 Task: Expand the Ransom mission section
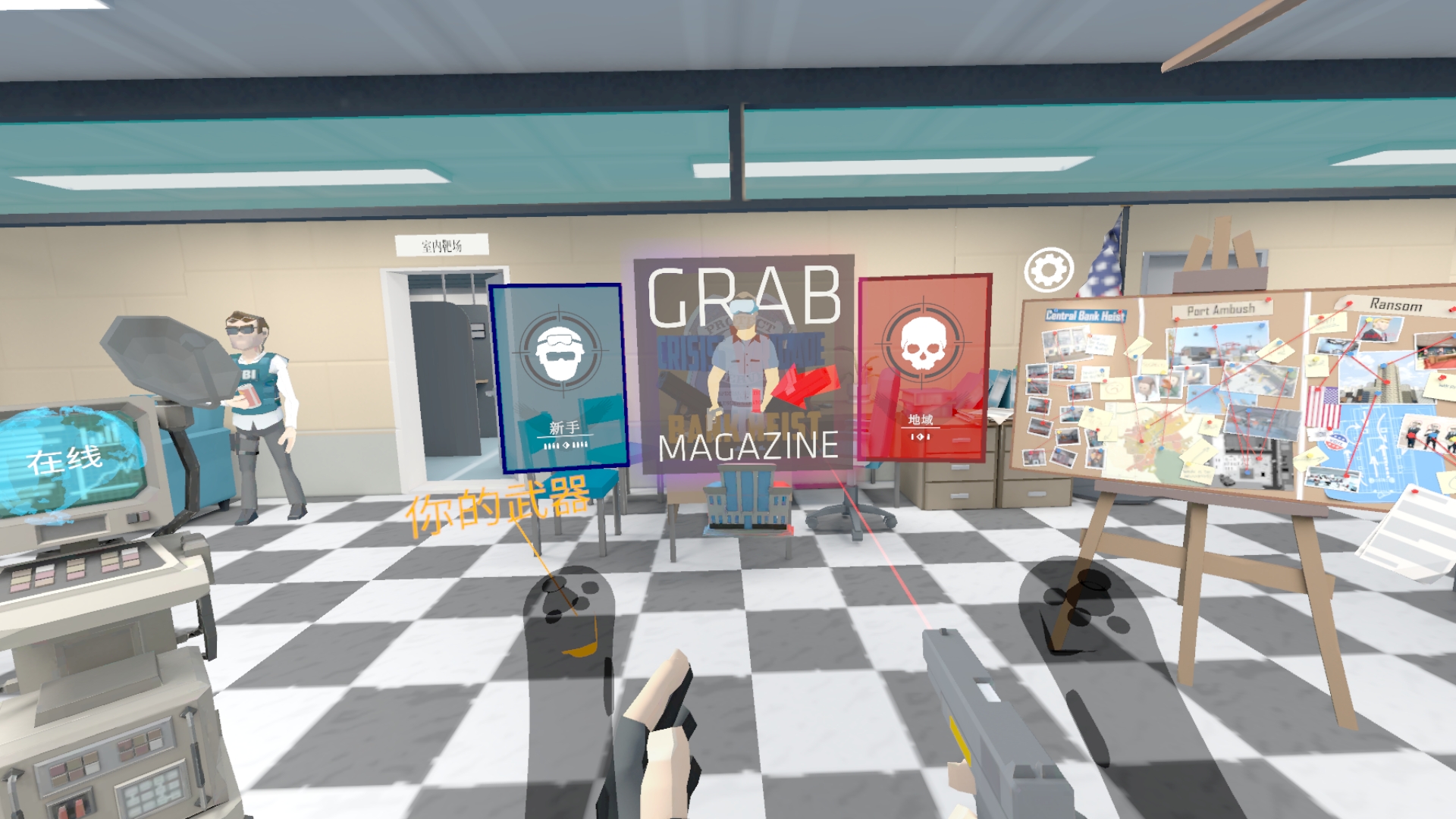click(x=1398, y=303)
